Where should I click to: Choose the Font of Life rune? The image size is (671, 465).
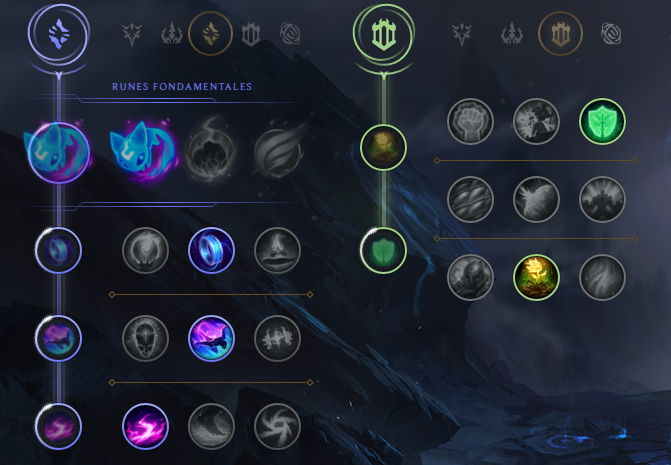tap(535, 122)
